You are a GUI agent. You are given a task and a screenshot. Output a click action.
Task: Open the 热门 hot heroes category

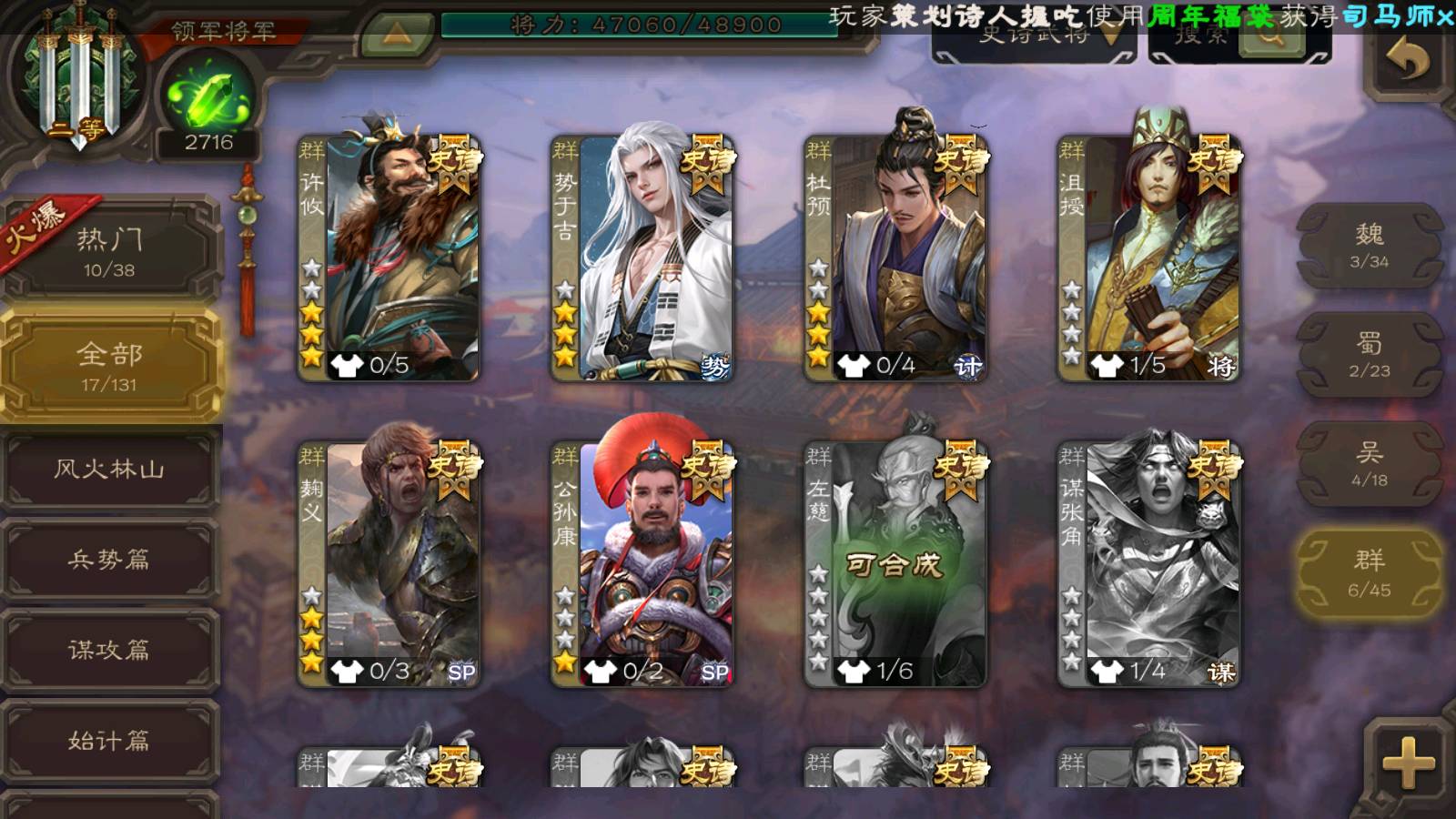[109, 252]
